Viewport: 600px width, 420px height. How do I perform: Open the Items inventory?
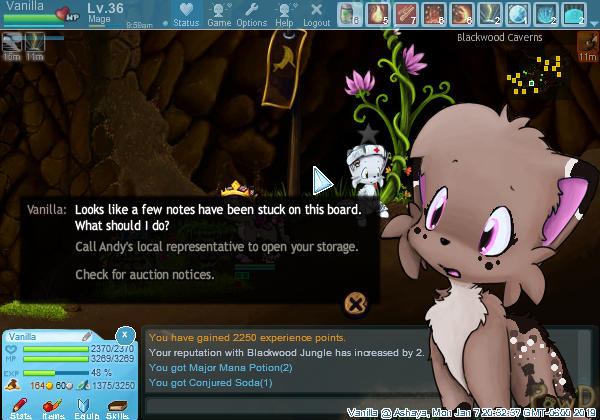(54, 406)
